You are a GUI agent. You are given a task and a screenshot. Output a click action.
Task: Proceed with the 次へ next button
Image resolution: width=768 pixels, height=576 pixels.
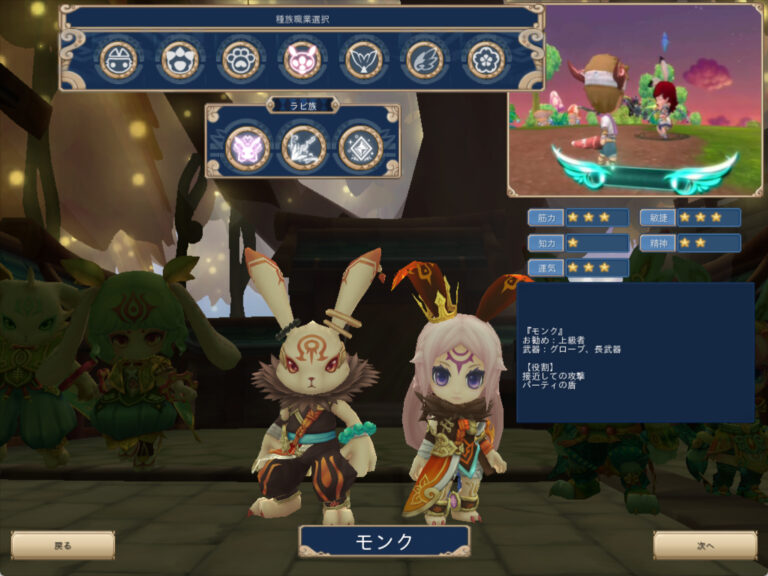tap(705, 545)
